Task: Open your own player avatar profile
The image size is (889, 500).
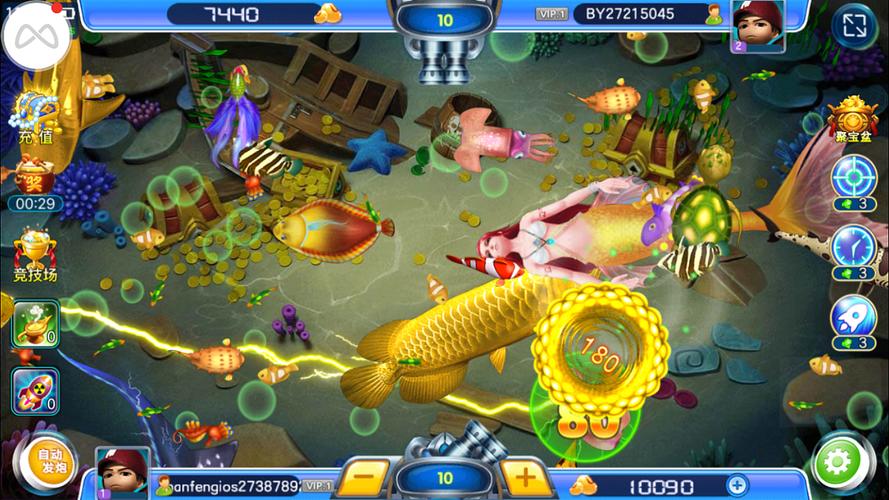Action: click(123, 472)
